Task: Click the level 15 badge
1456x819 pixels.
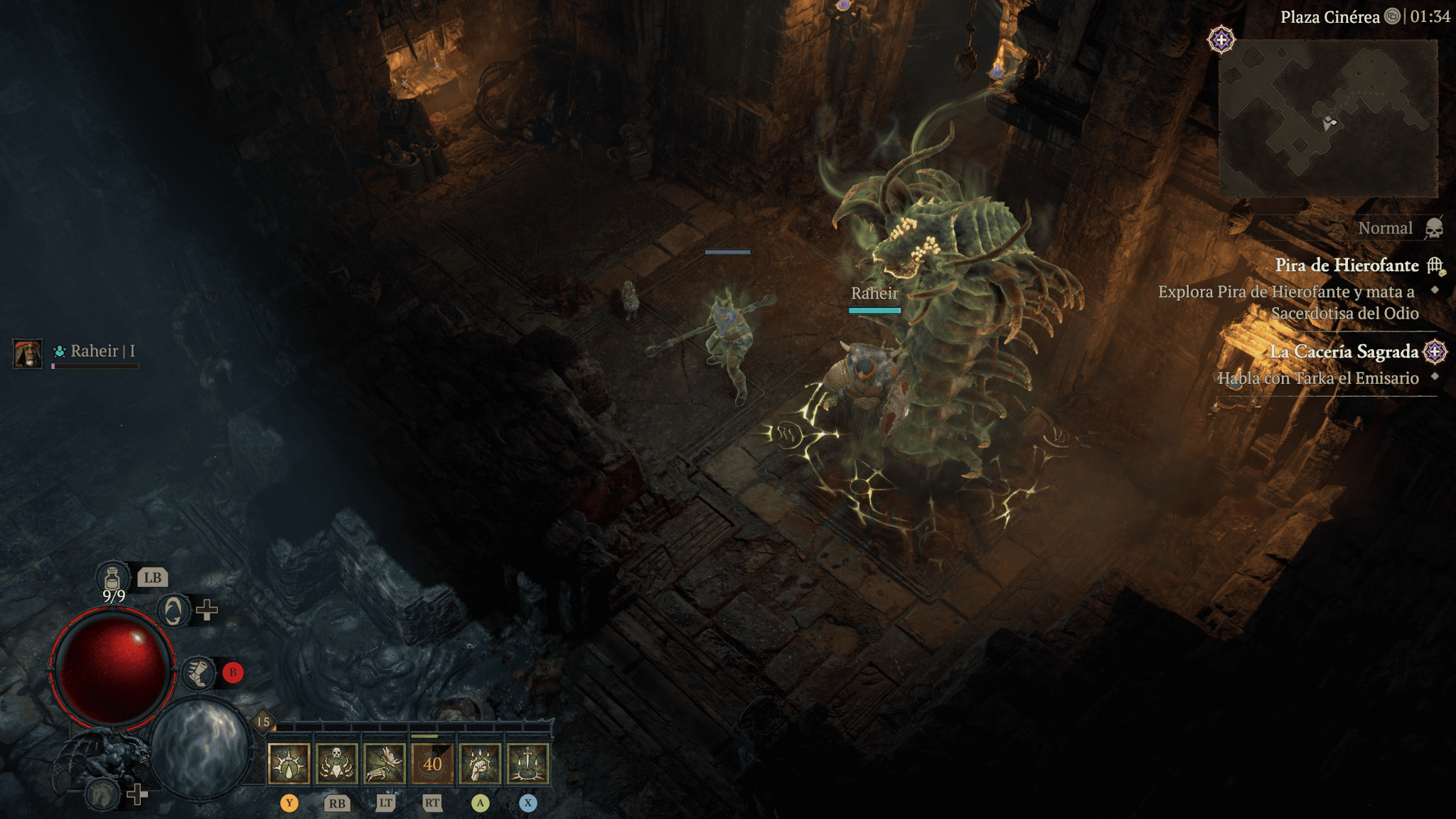Action: [x=263, y=722]
